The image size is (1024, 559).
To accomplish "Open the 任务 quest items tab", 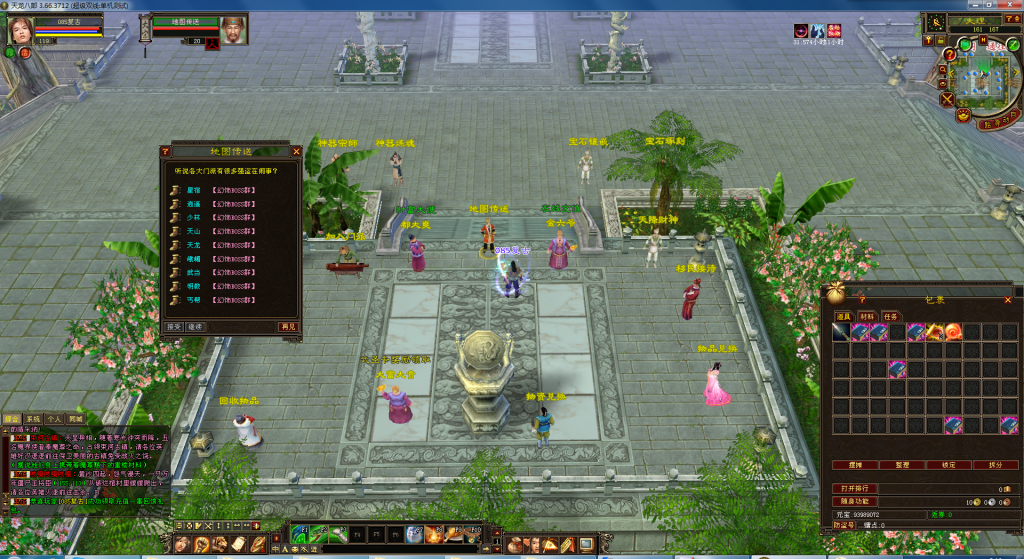I will [889, 316].
